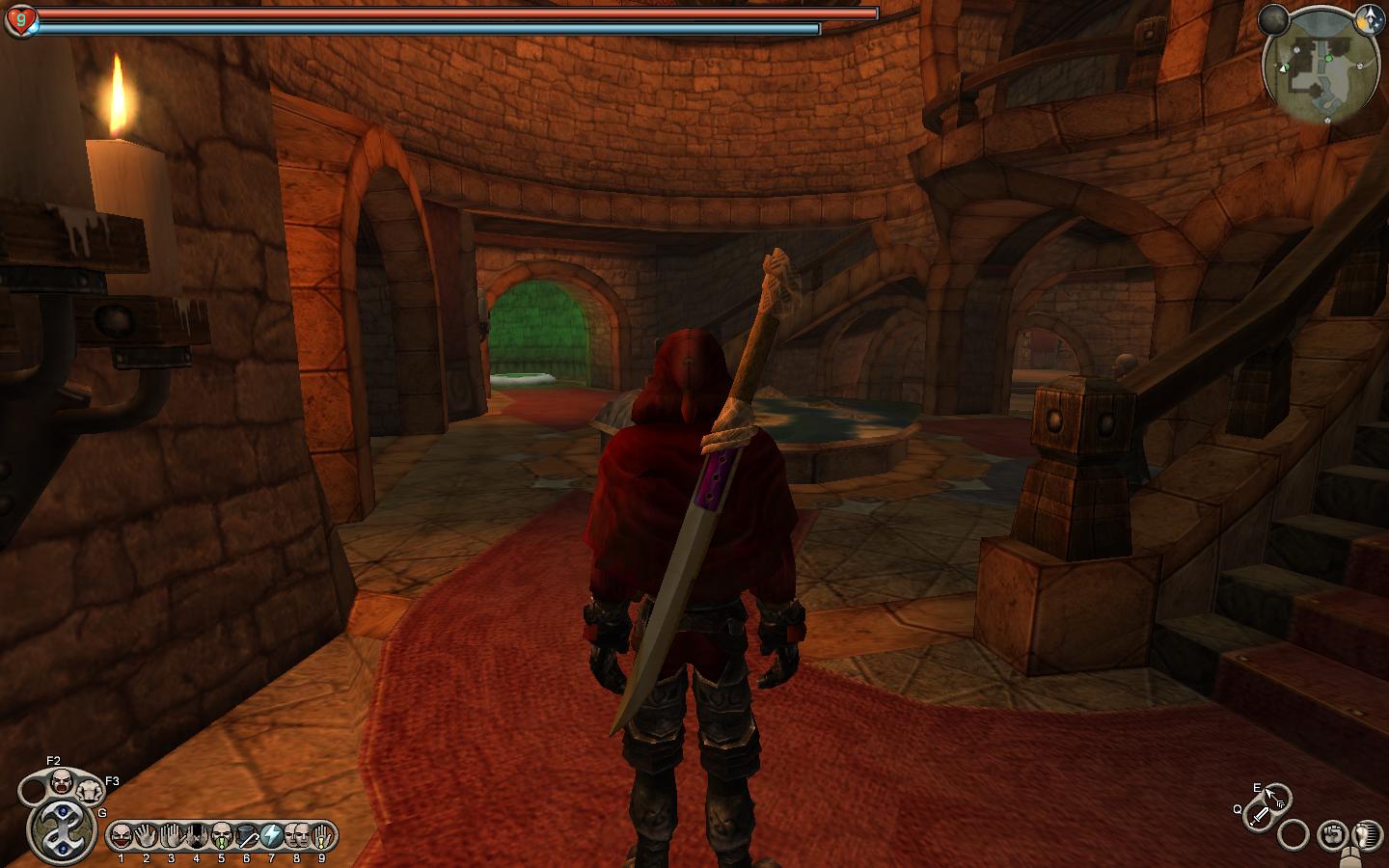The height and width of the screenshot is (868, 1389).
Task: Use the hand with exclamation mark gesture
Action: click(x=322, y=835)
